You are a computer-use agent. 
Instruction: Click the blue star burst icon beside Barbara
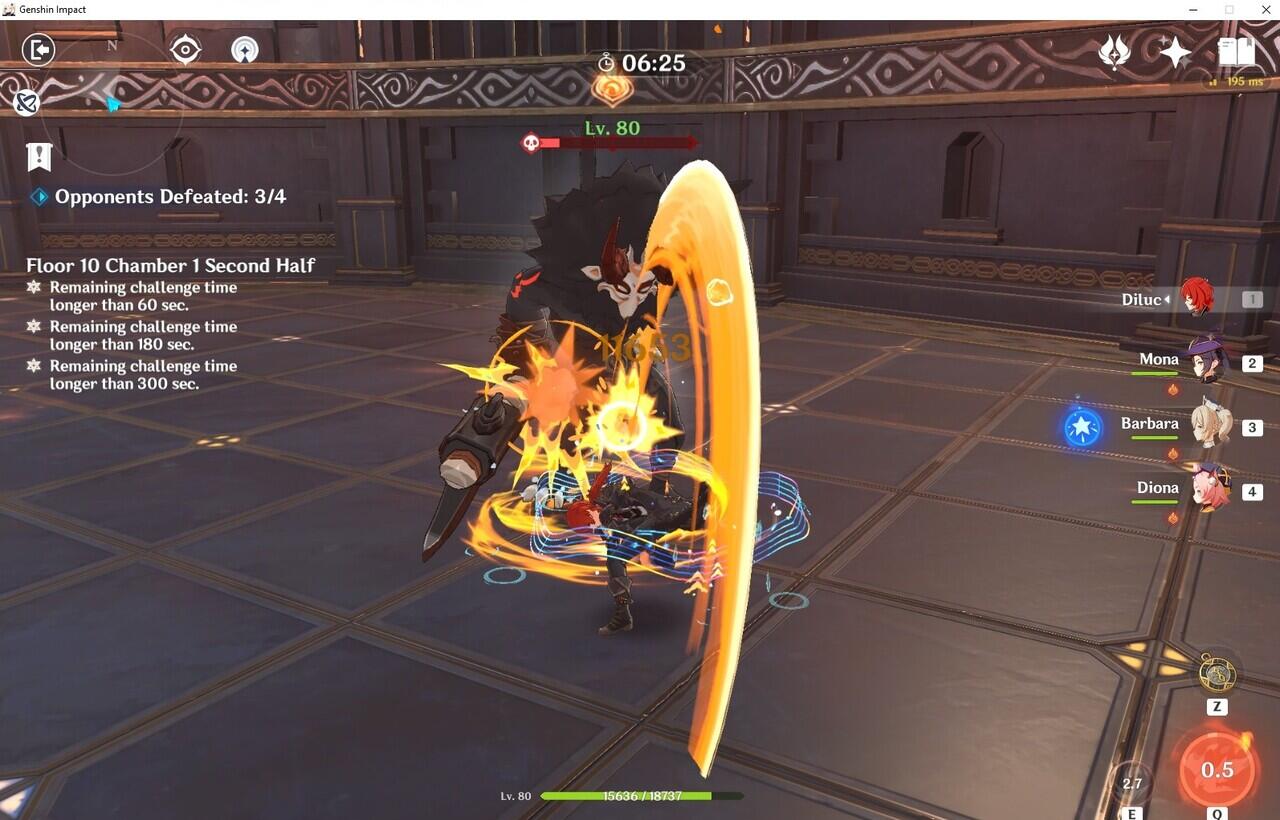[1082, 428]
